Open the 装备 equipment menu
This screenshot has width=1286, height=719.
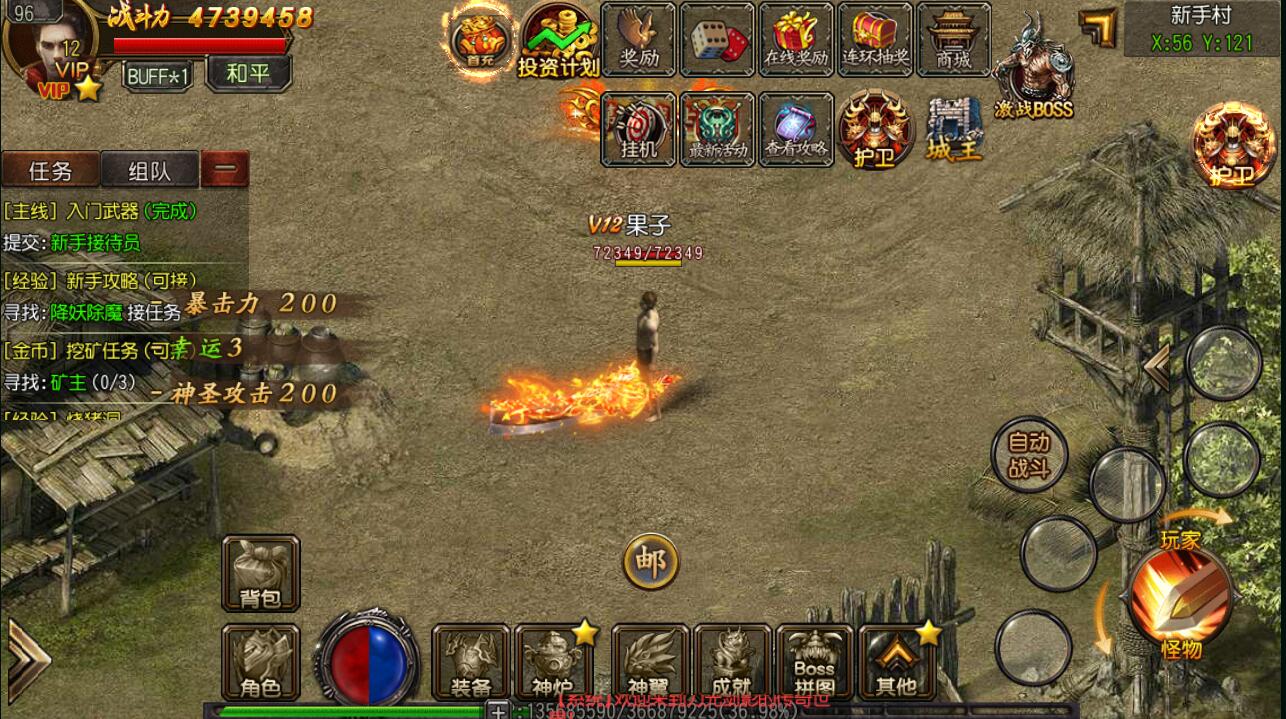pyautogui.click(x=471, y=662)
